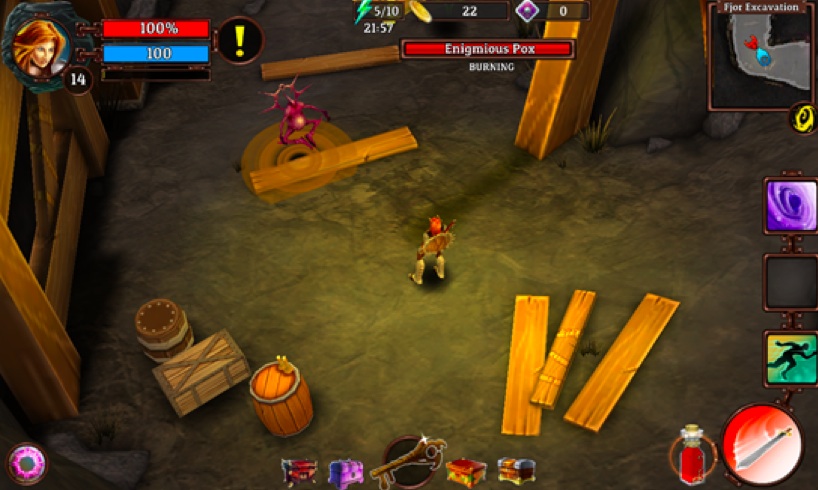This screenshot has width=818, height=490.
Task: Open the red and gold chest icon
Action: tap(466, 470)
